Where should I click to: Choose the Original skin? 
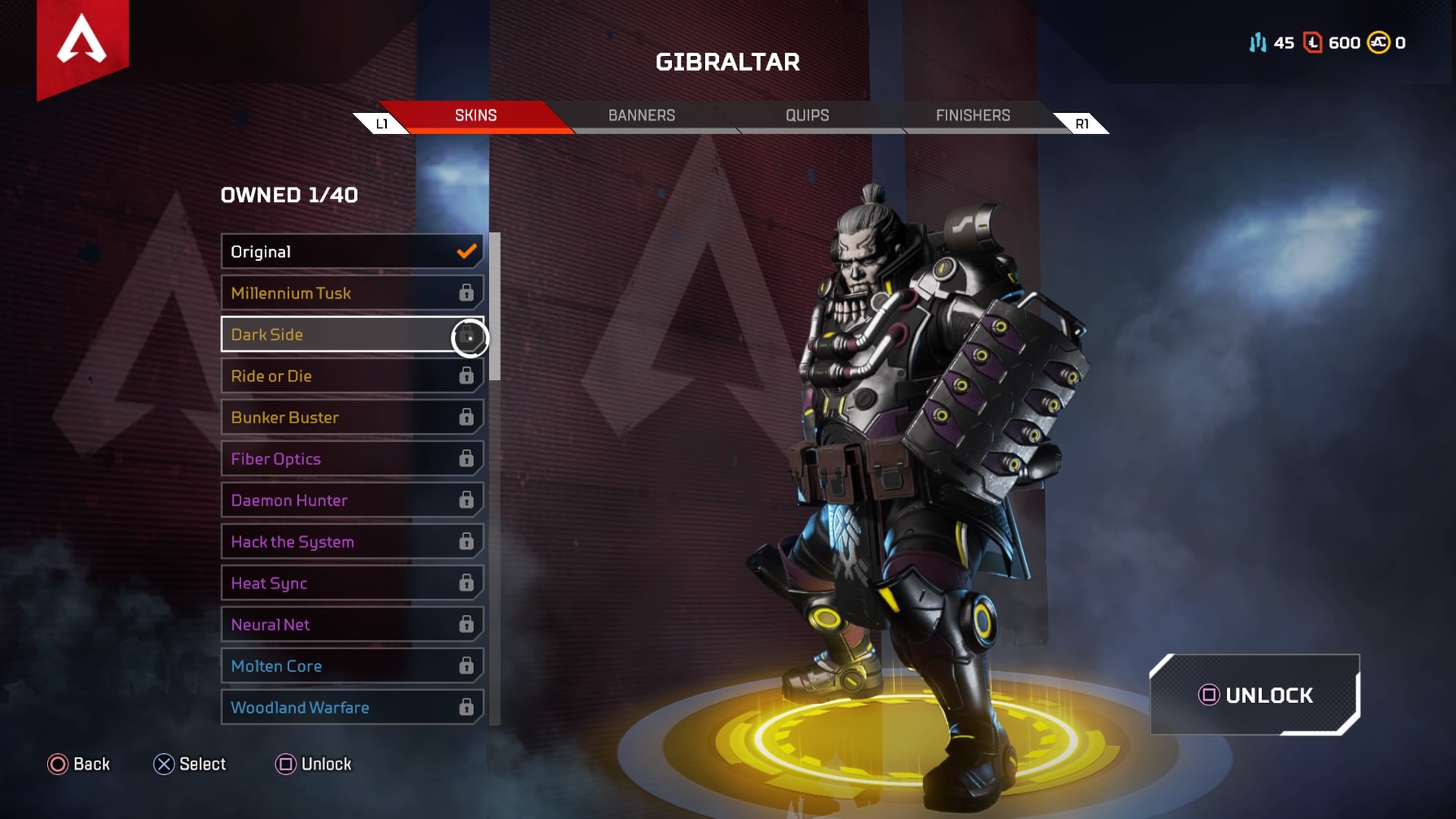point(352,252)
